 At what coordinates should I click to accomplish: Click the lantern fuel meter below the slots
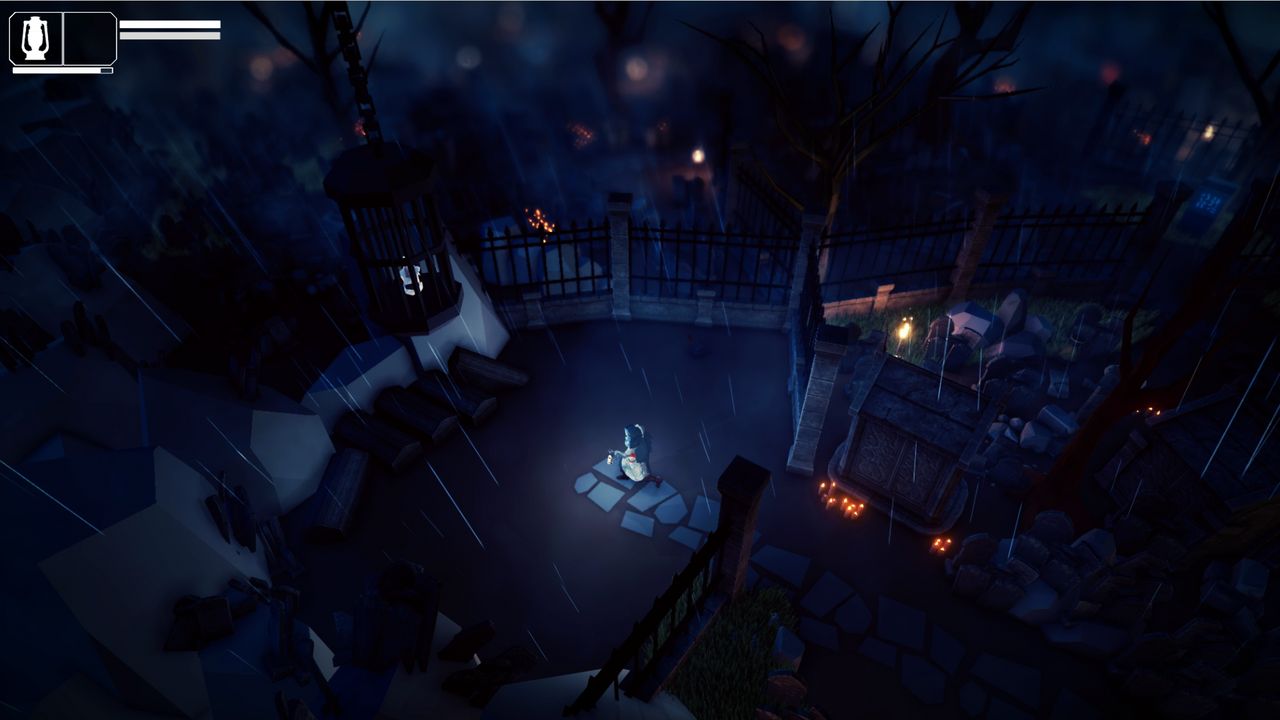(60, 69)
